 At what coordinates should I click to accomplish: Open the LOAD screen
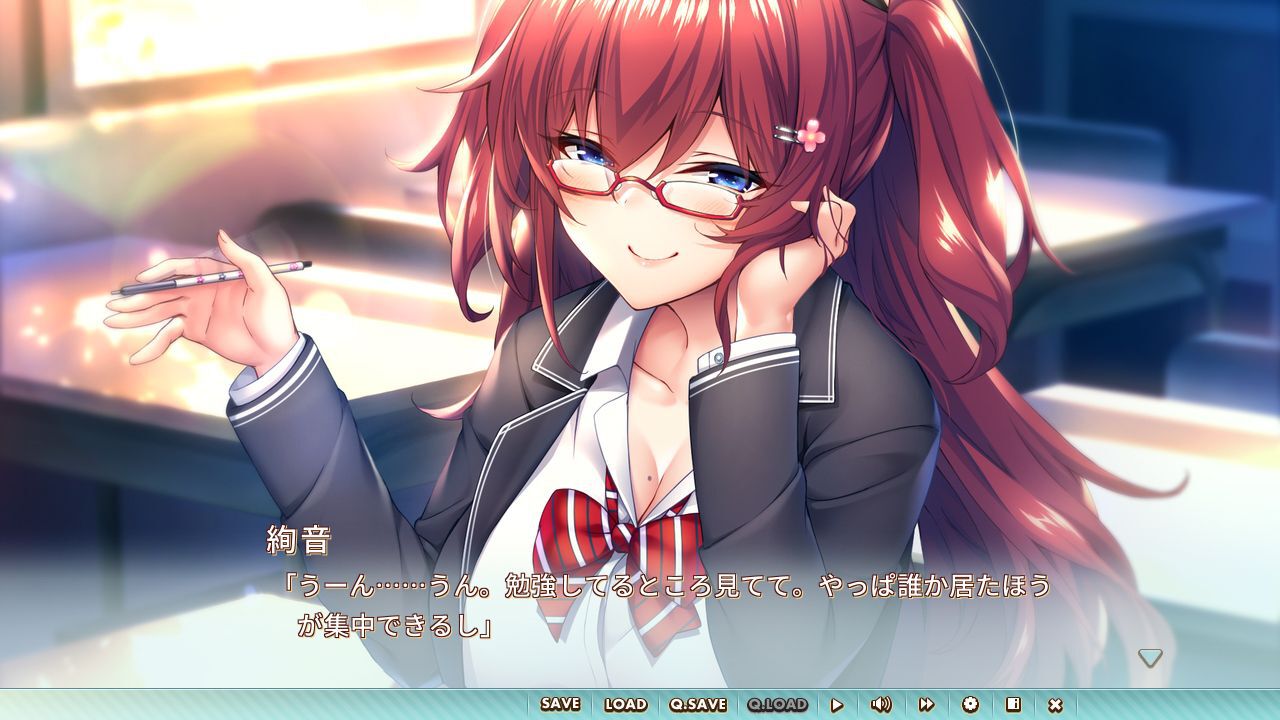pos(625,703)
